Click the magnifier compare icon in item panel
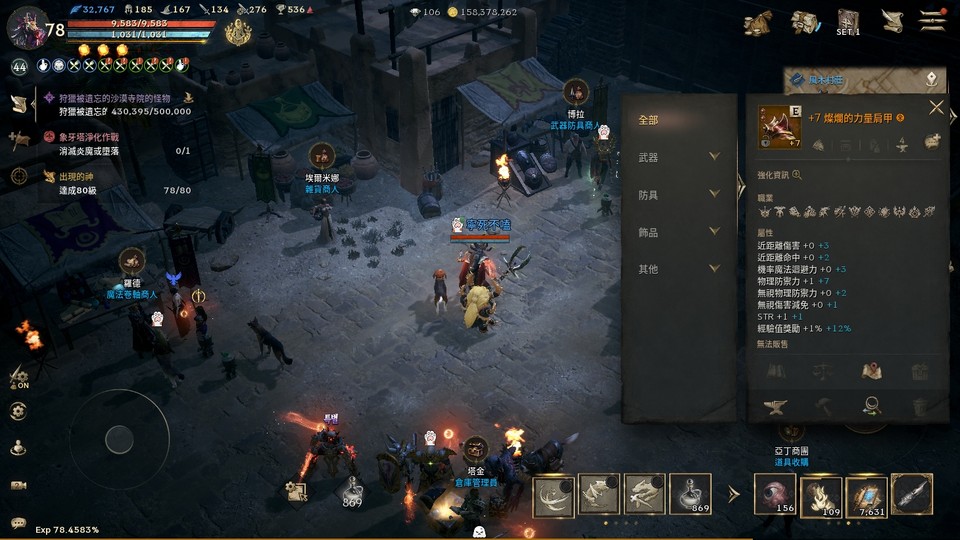The image size is (960, 540). 872,405
